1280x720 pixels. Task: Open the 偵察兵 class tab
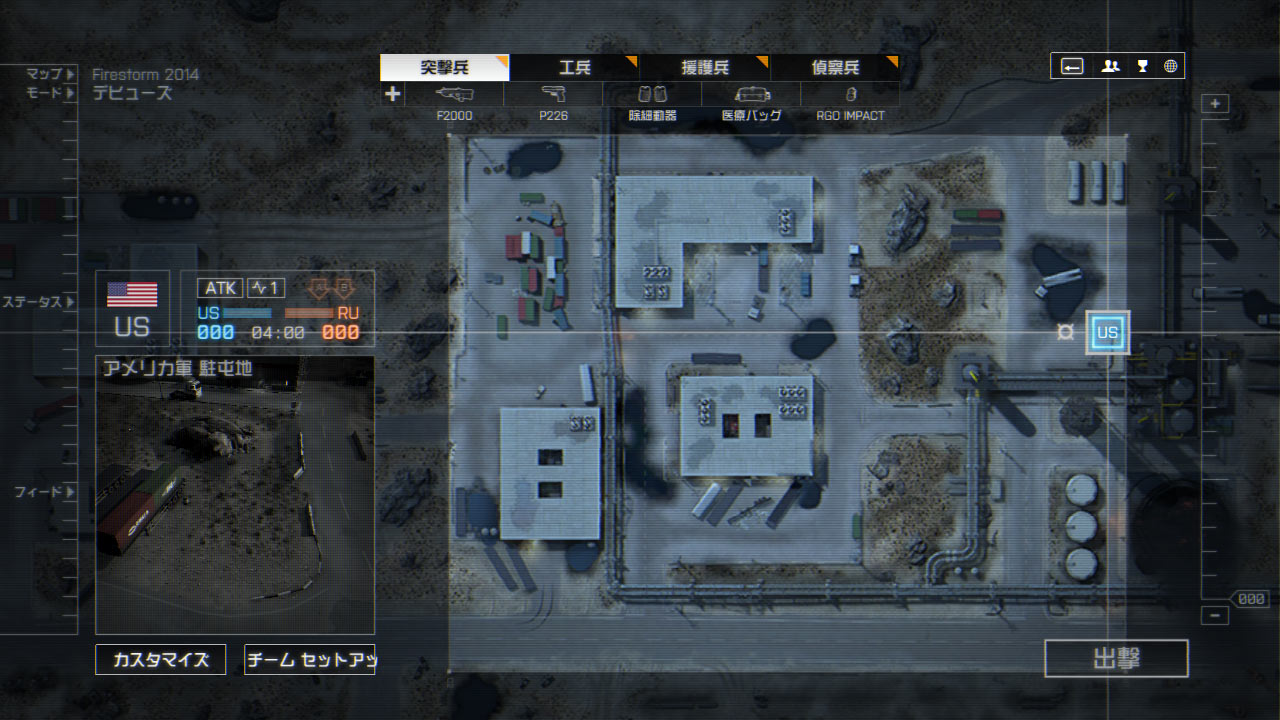[834, 68]
